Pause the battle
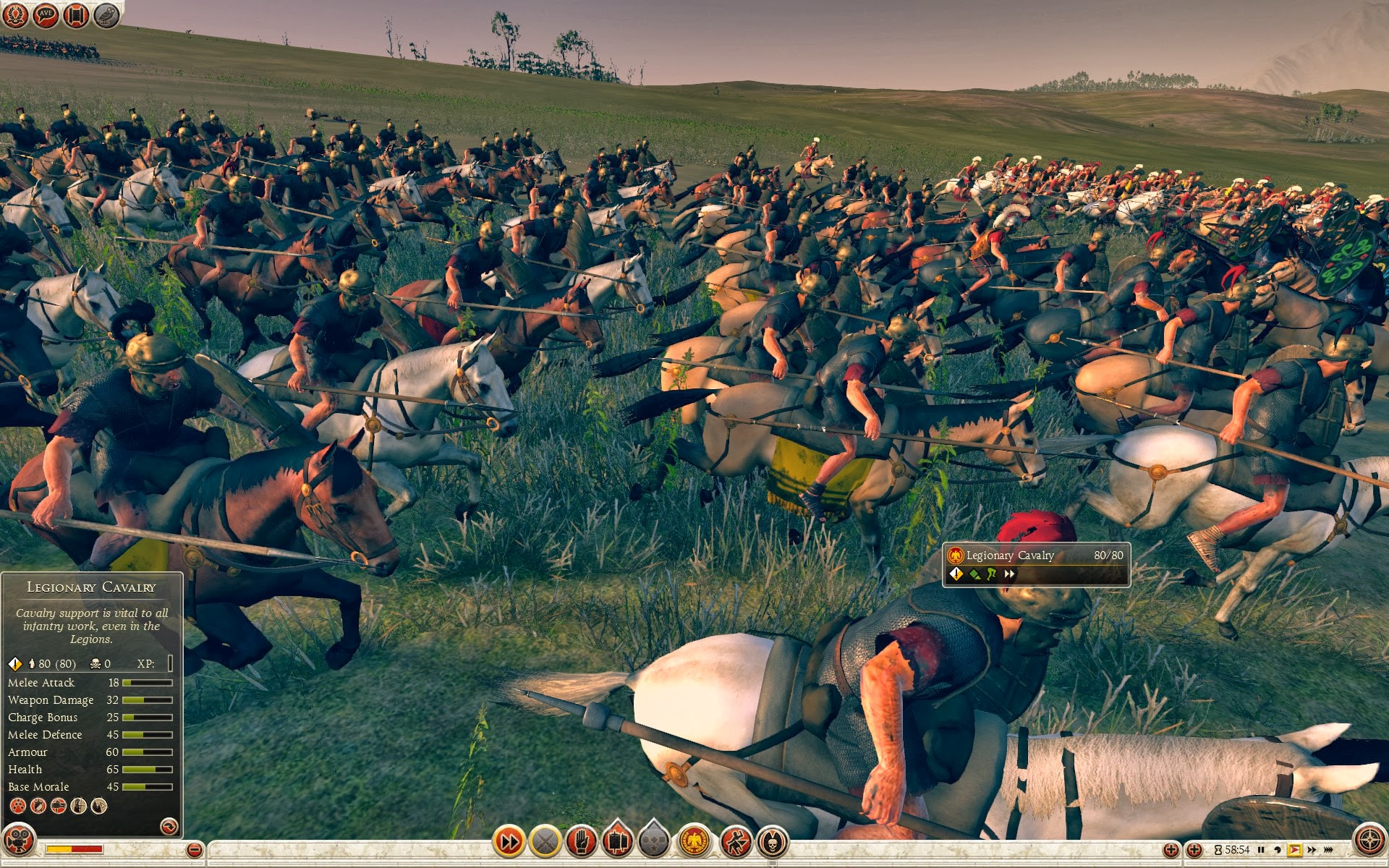Image resolution: width=1389 pixels, height=868 pixels. tap(1261, 850)
